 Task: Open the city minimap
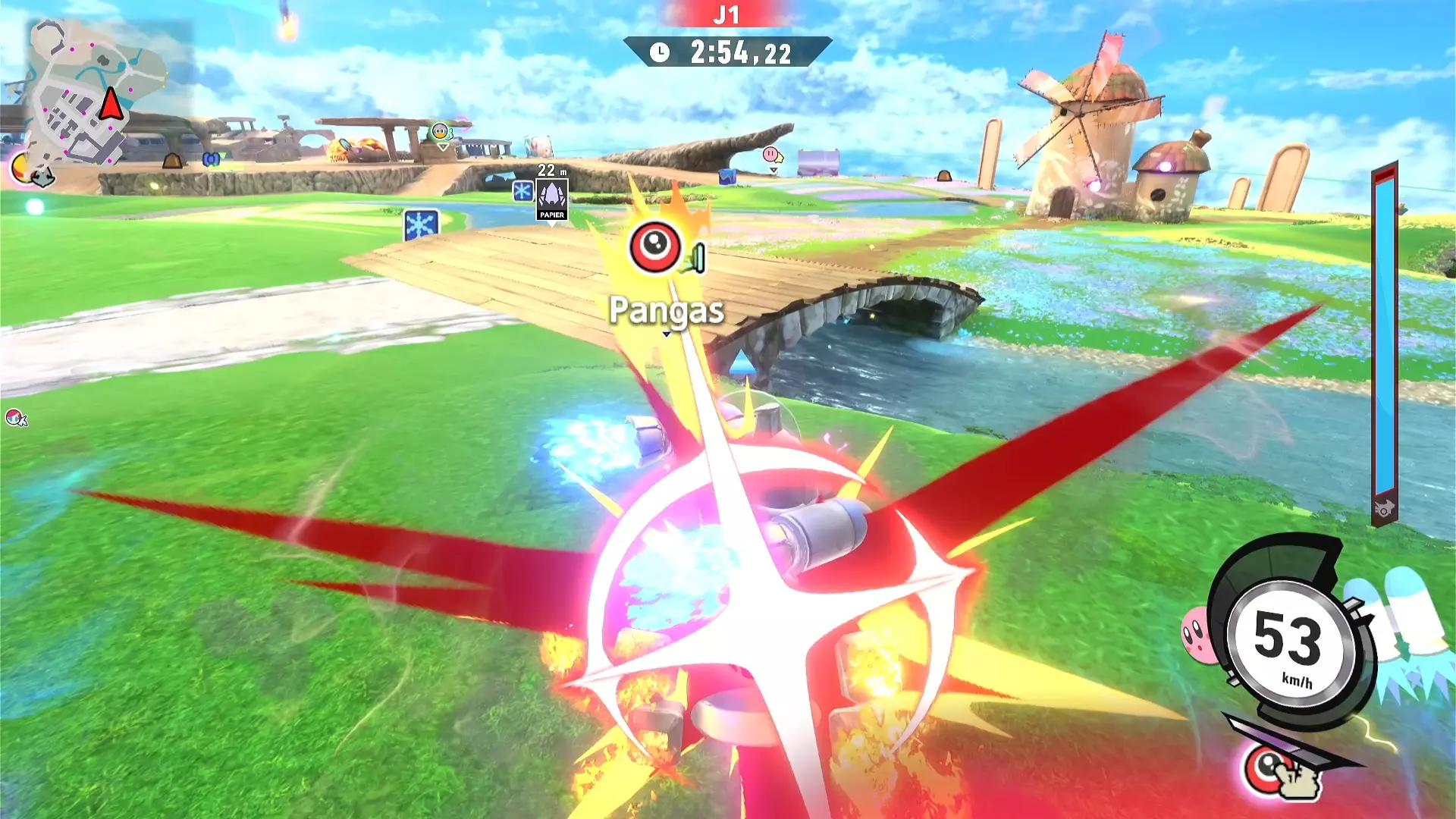[x=99, y=91]
